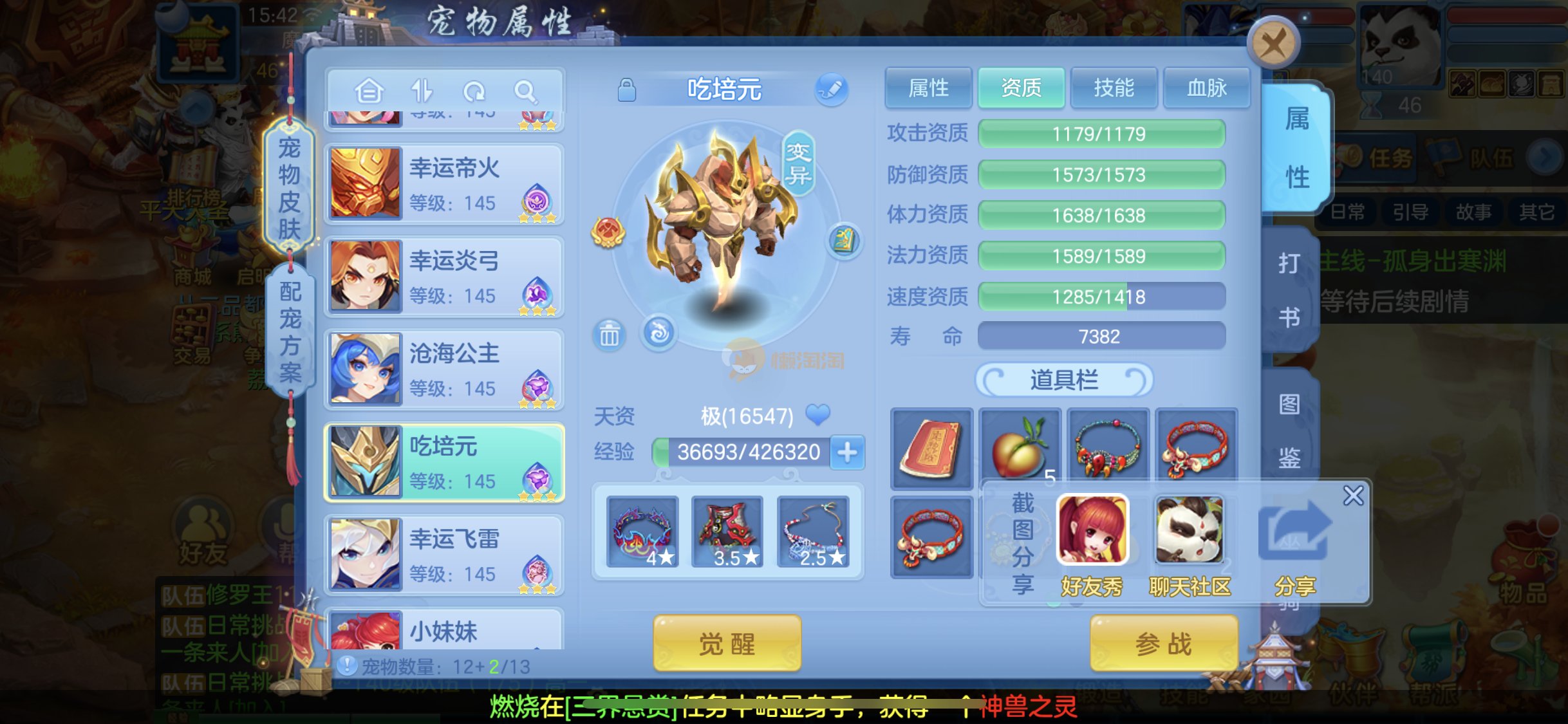Viewport: 1568px width, 724px height.
Task: Close the 截图分享 share popup
Action: click(x=1353, y=496)
